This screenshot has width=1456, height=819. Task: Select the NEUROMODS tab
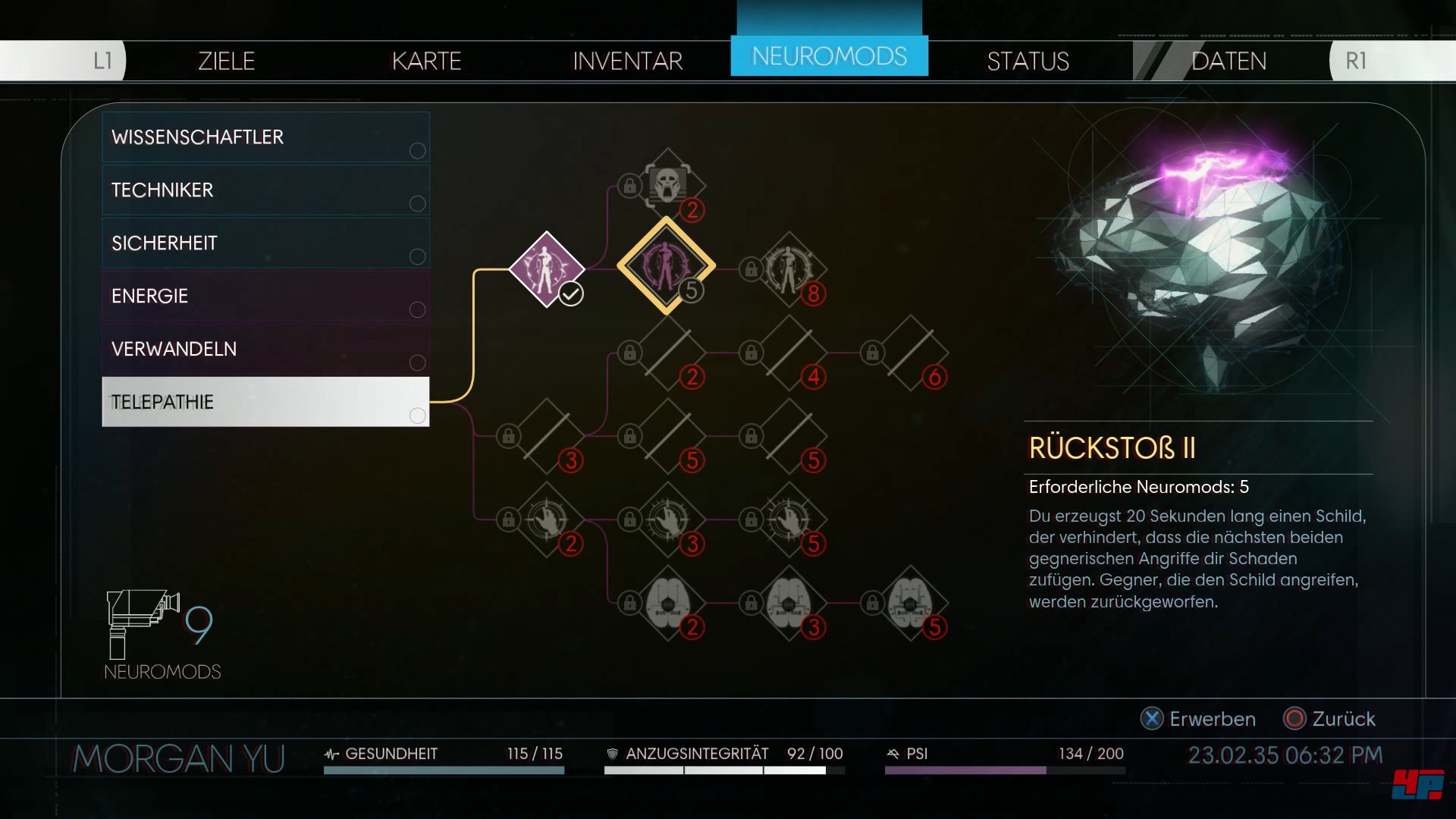pos(829,56)
